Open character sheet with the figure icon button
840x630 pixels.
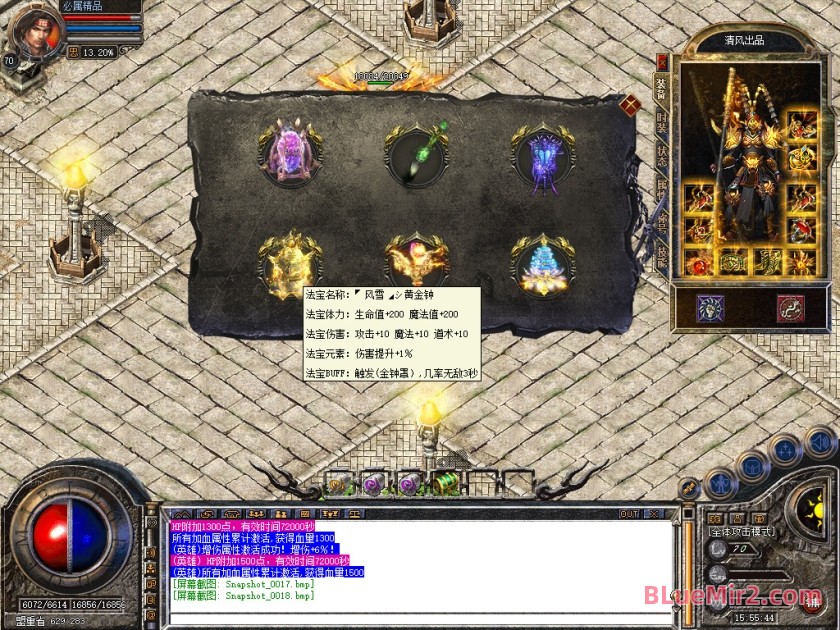[x=720, y=483]
